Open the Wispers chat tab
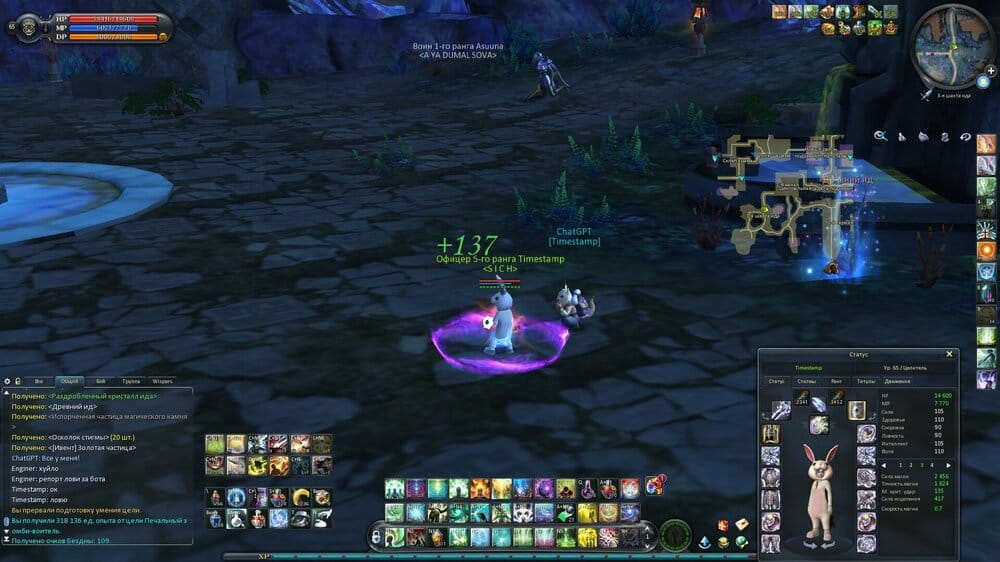The image size is (1000, 562). [162, 381]
